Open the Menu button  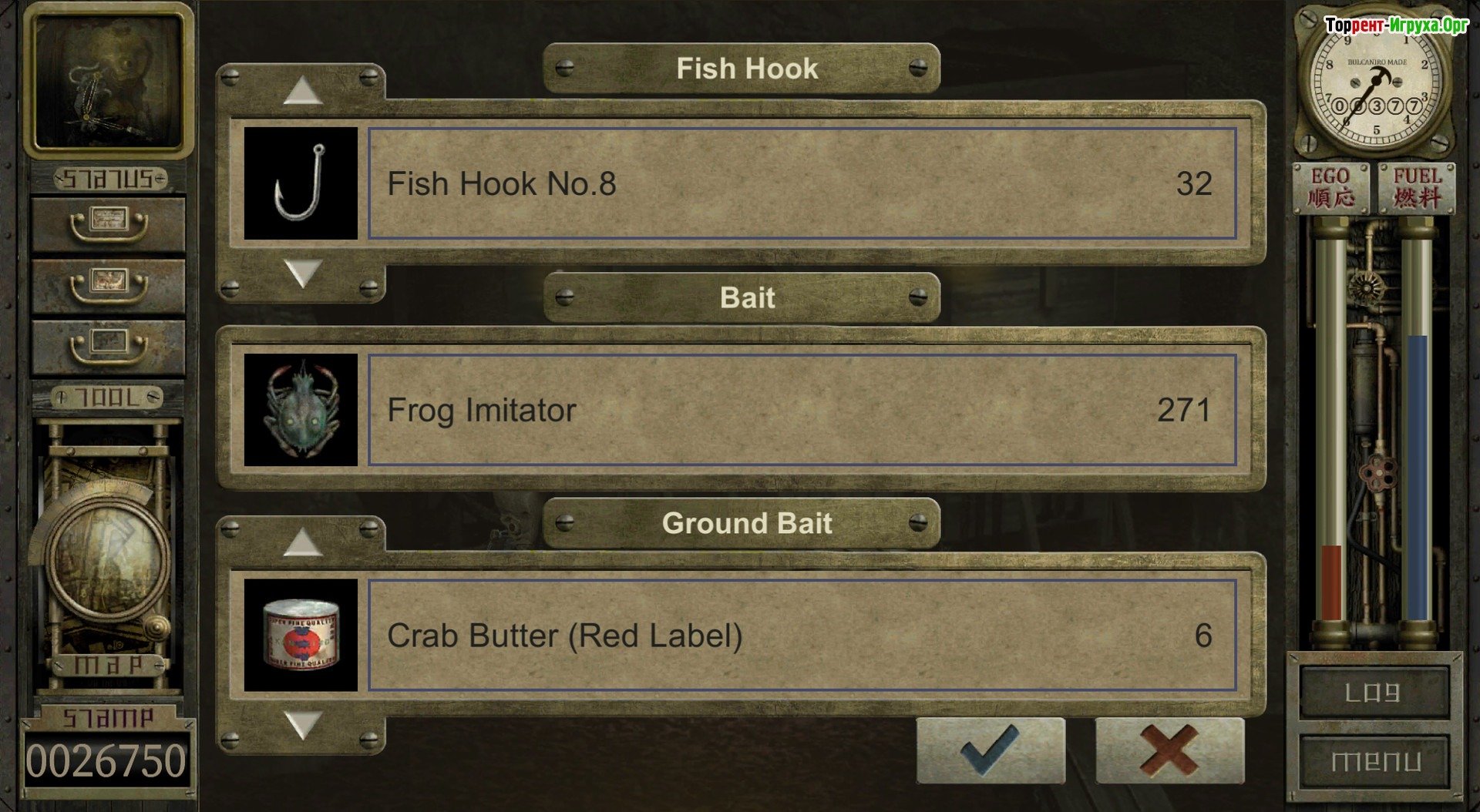point(1374,761)
